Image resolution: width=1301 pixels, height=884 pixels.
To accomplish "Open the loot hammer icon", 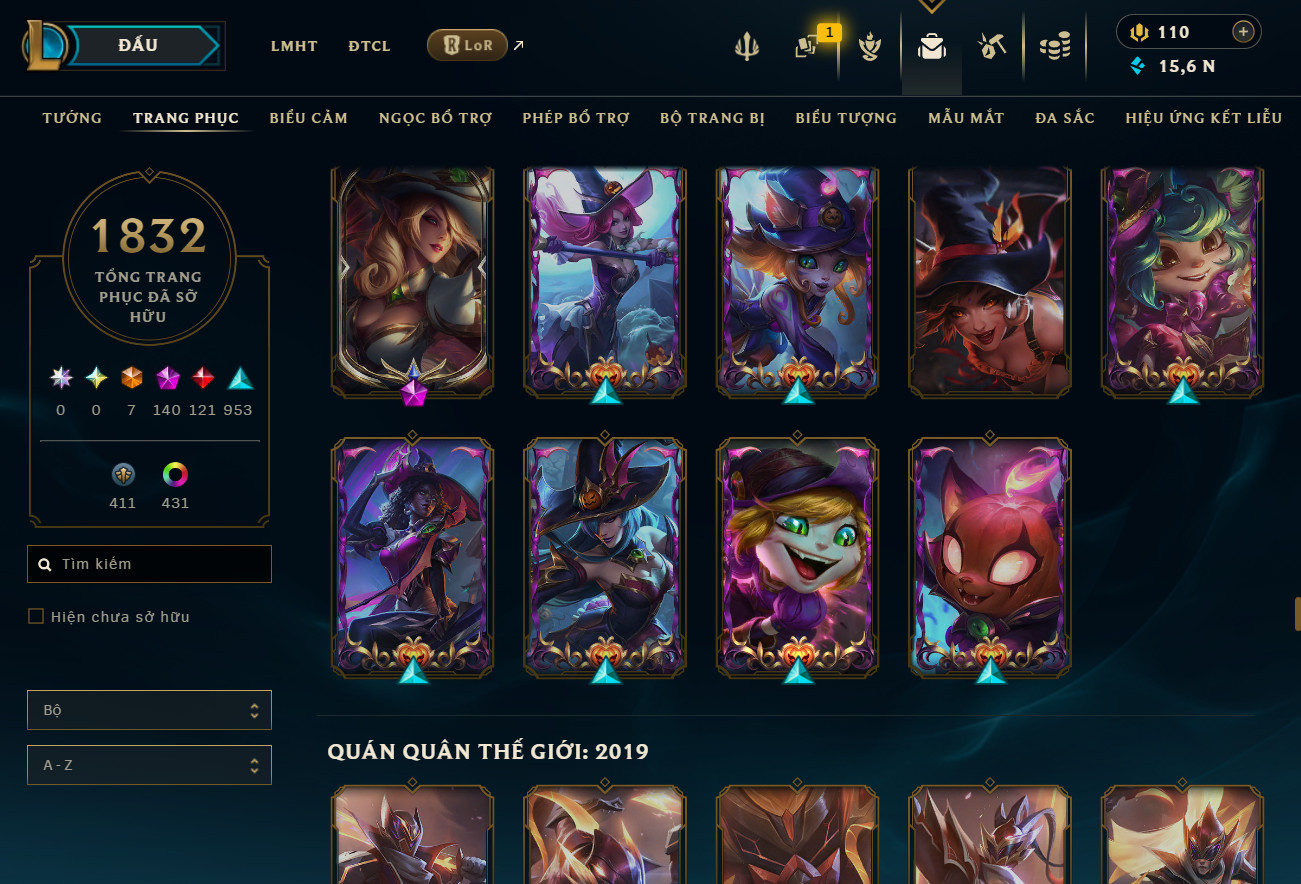I will (992, 46).
